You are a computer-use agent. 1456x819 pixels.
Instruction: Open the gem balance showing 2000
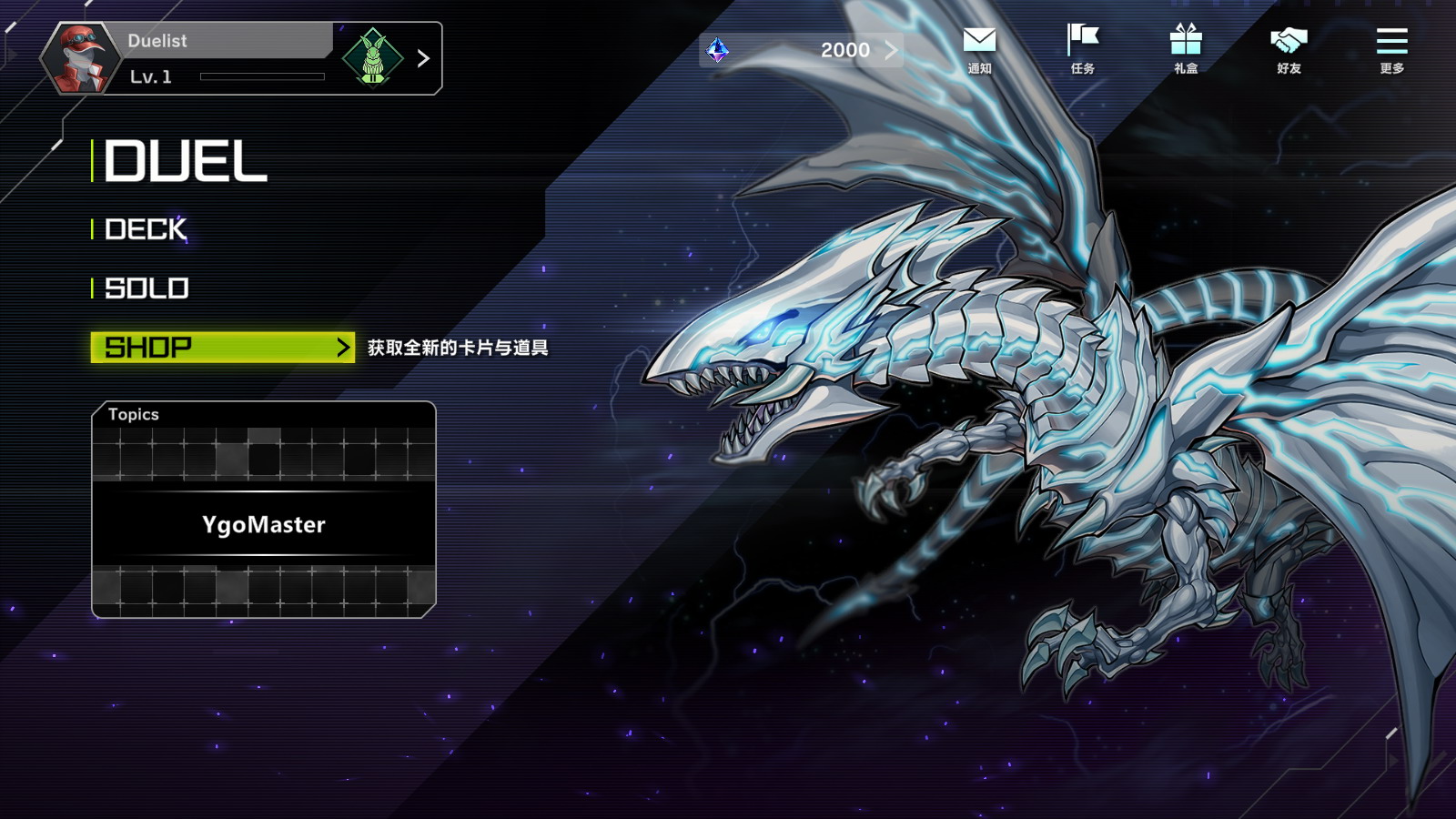click(x=801, y=50)
